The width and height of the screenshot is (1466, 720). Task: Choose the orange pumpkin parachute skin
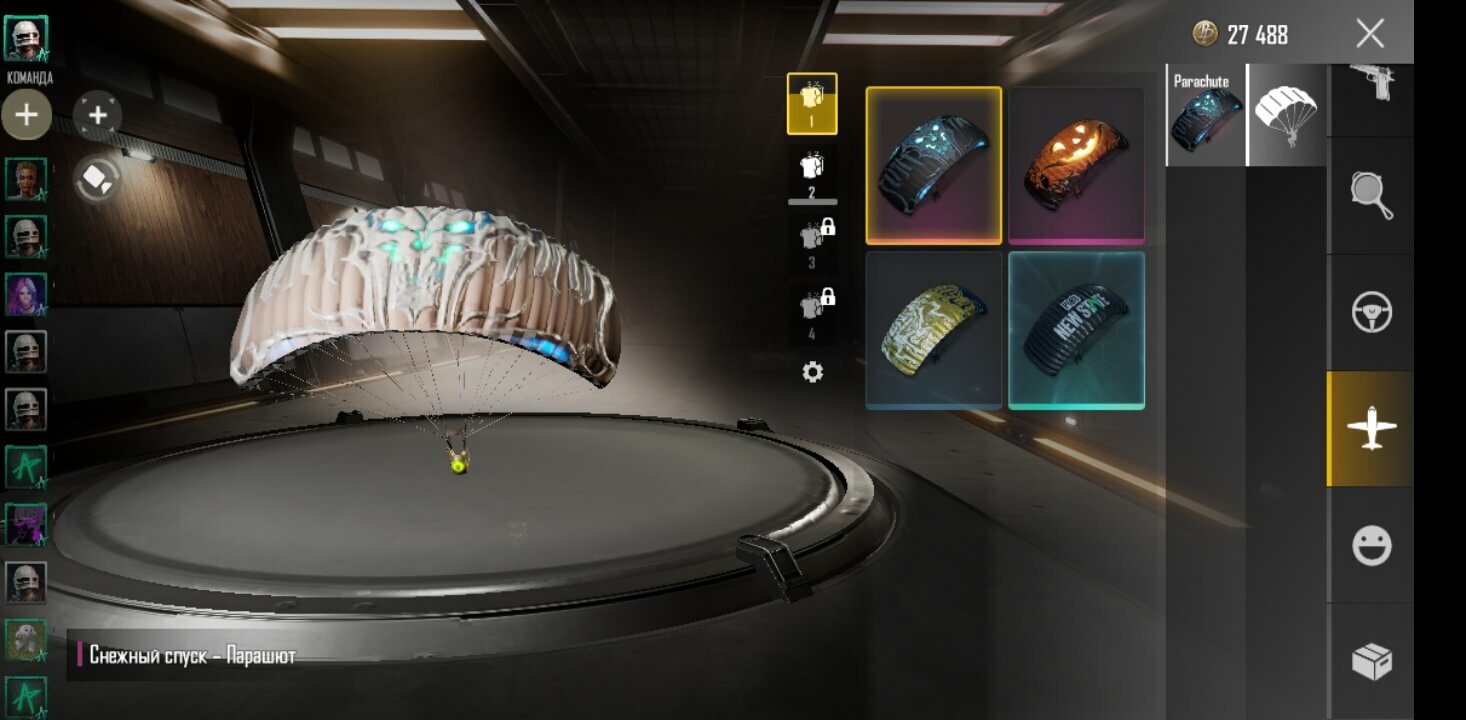tap(1076, 165)
